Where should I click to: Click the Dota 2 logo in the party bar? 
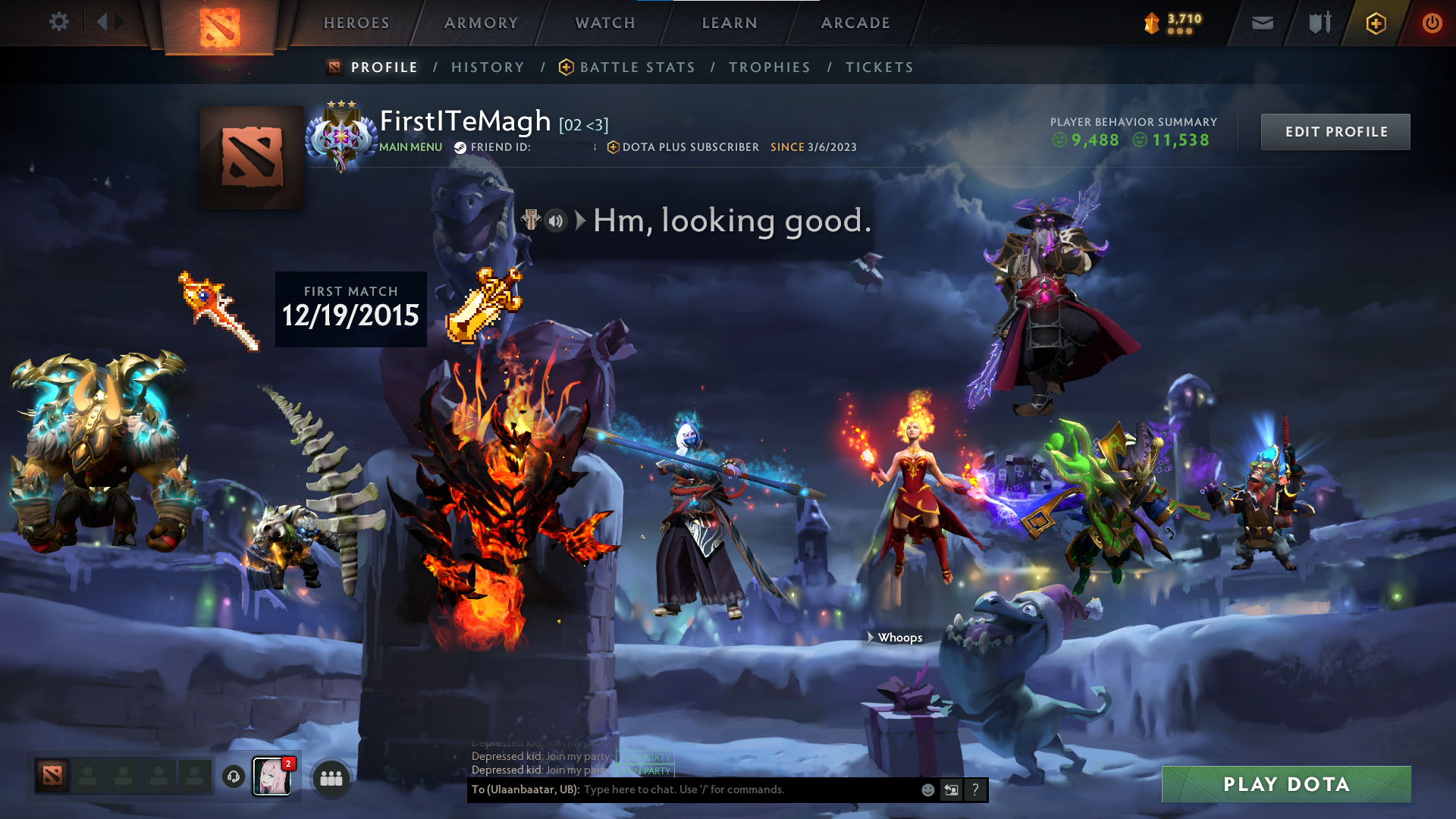point(50,776)
